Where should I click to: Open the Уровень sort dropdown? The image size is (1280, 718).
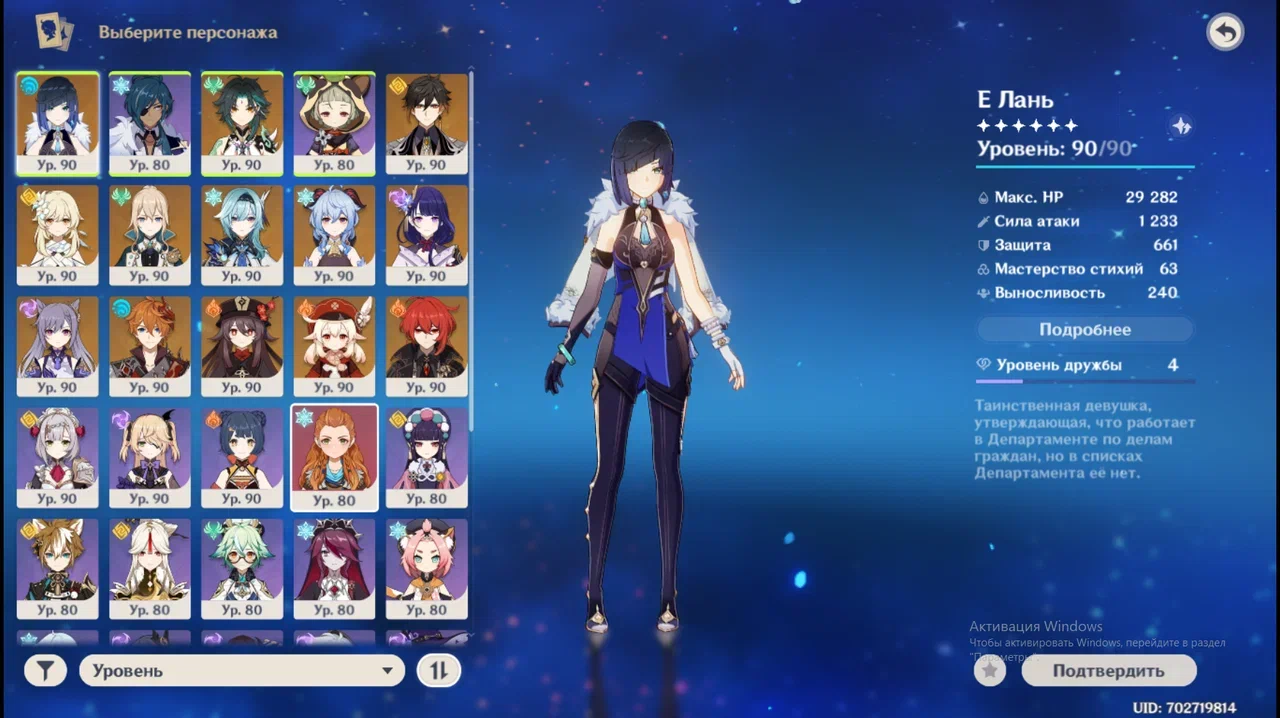click(x=242, y=671)
